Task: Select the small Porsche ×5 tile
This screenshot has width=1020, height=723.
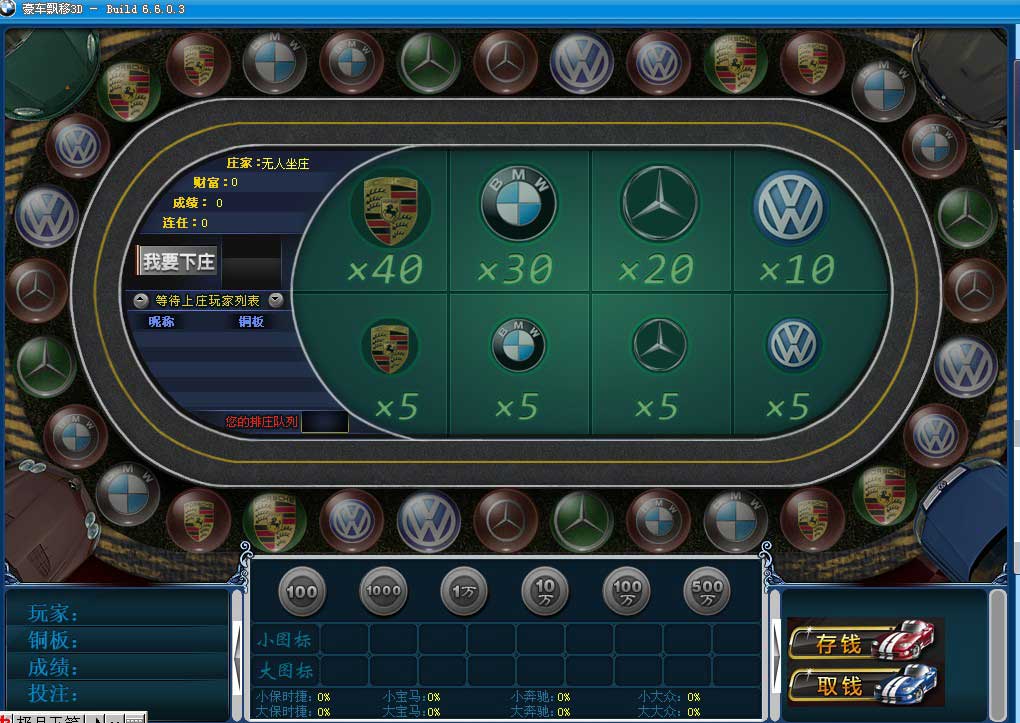Action: (388, 365)
